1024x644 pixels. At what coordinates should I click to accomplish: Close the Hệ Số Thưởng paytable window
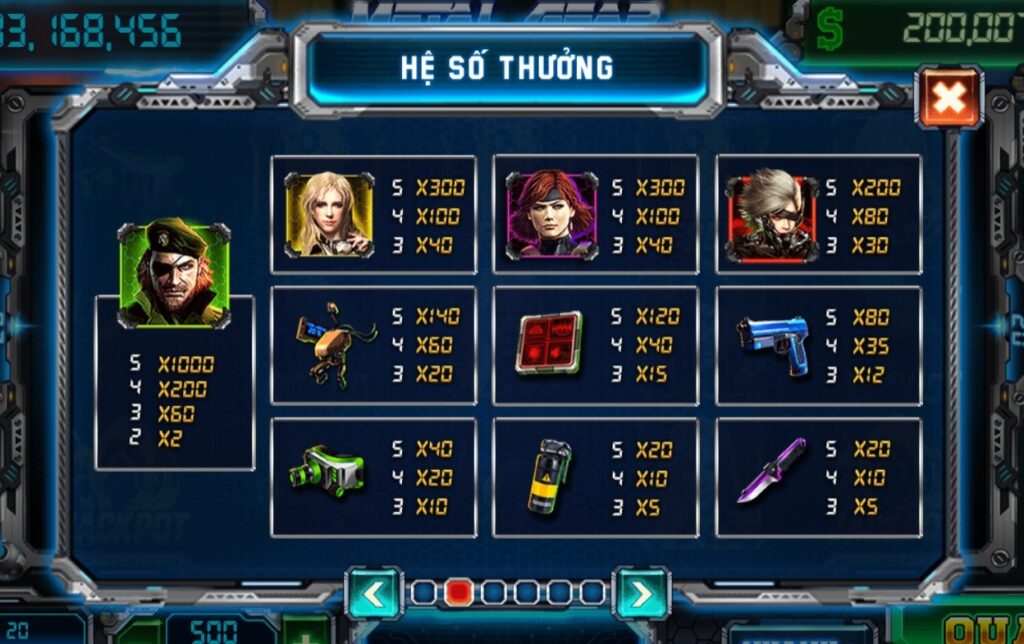(949, 97)
